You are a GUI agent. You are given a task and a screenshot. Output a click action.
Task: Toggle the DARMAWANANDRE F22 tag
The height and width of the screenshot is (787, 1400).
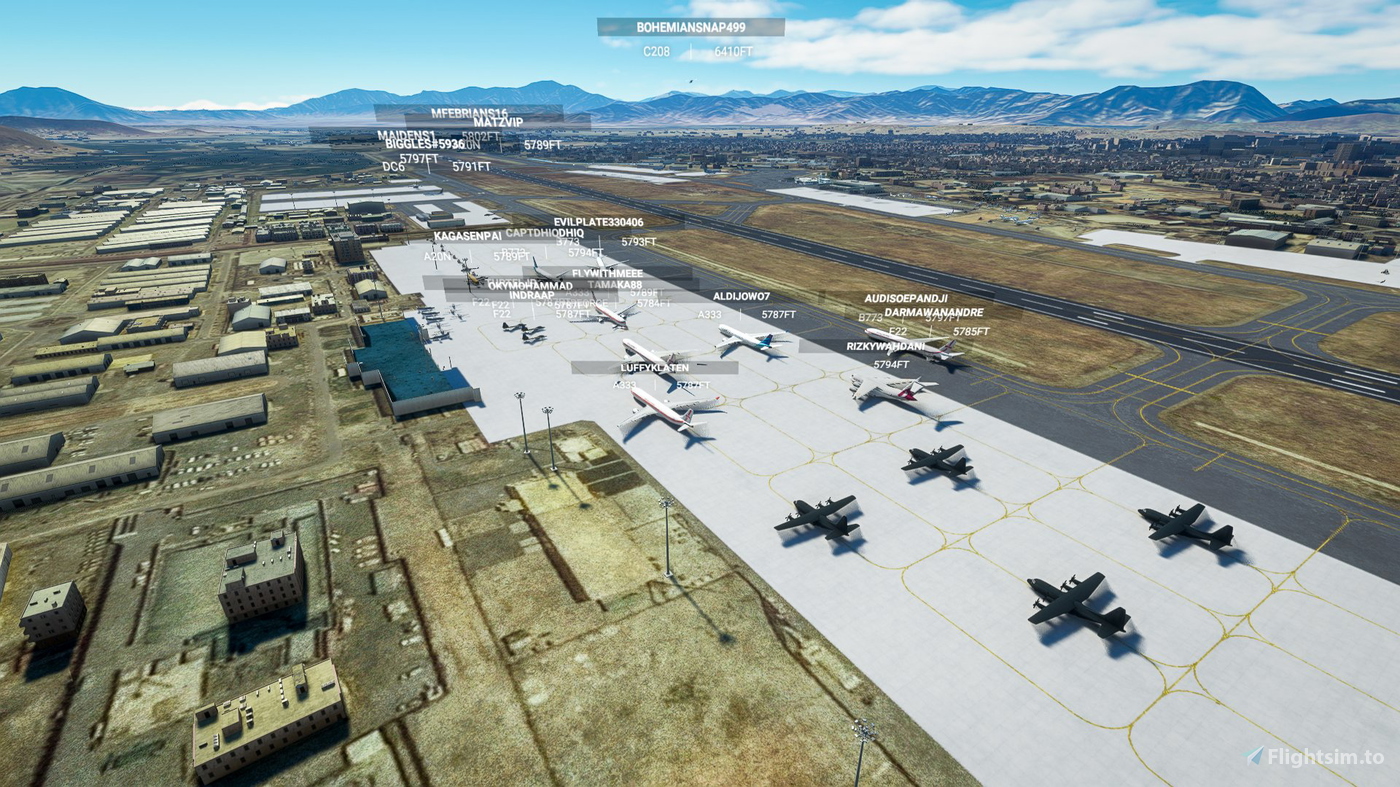point(932,312)
